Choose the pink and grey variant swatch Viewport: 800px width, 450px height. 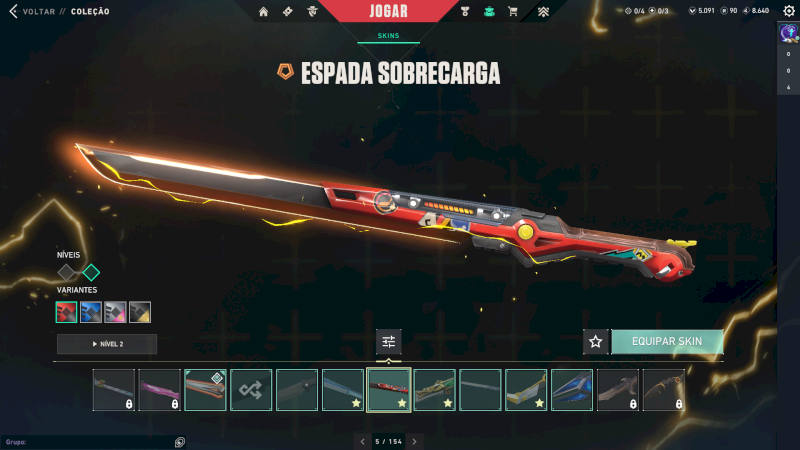(x=115, y=312)
